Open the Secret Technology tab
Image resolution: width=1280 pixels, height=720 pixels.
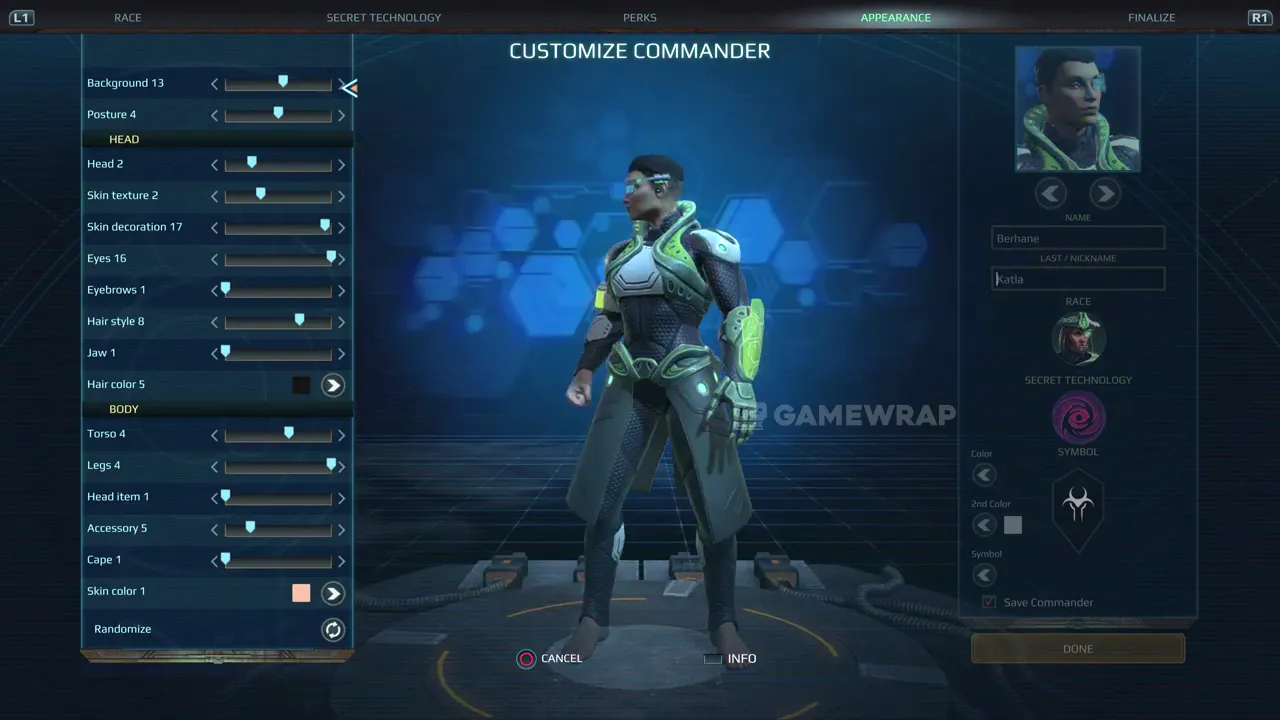(383, 17)
